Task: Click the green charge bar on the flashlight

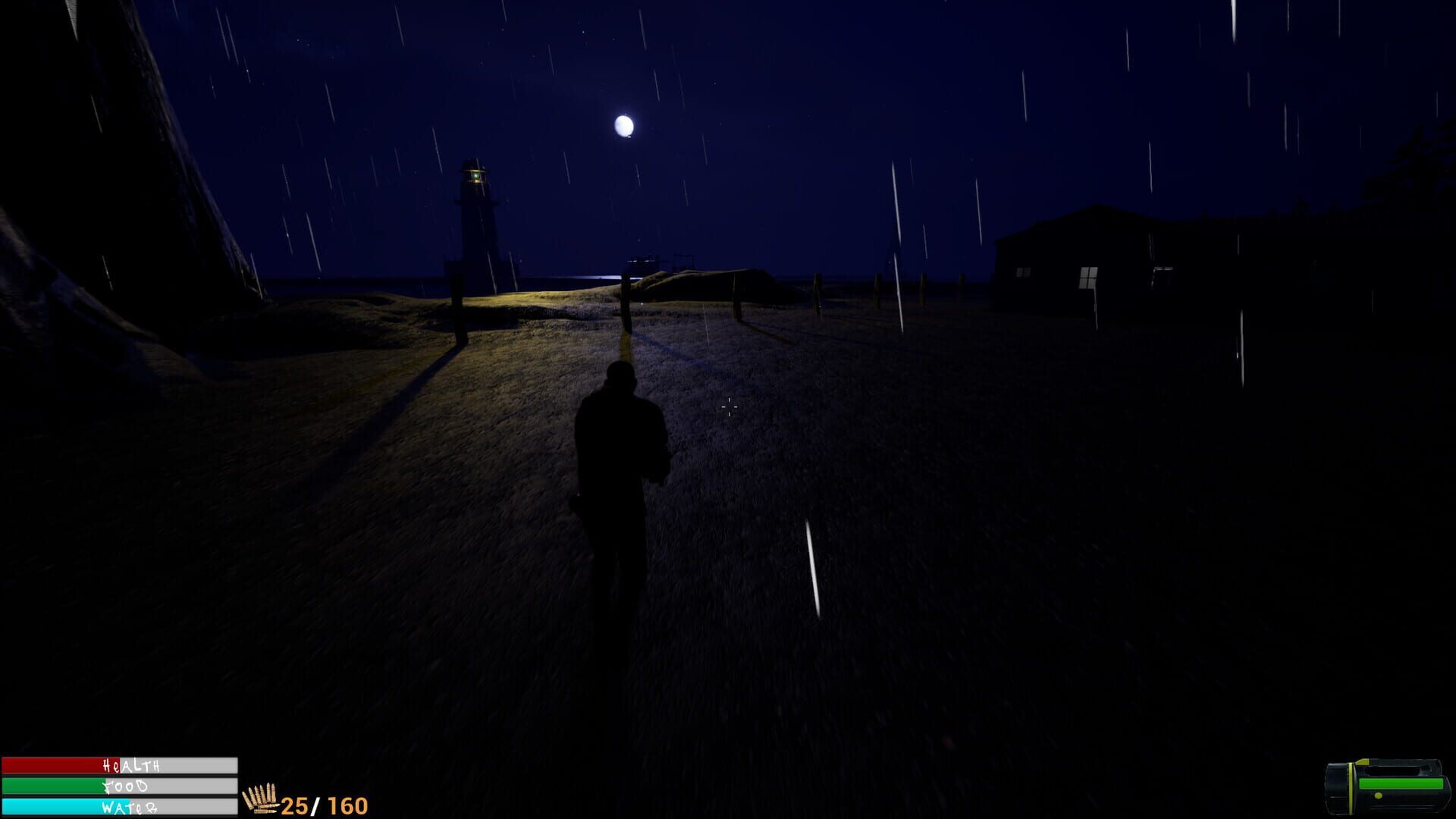Action: (x=1403, y=783)
